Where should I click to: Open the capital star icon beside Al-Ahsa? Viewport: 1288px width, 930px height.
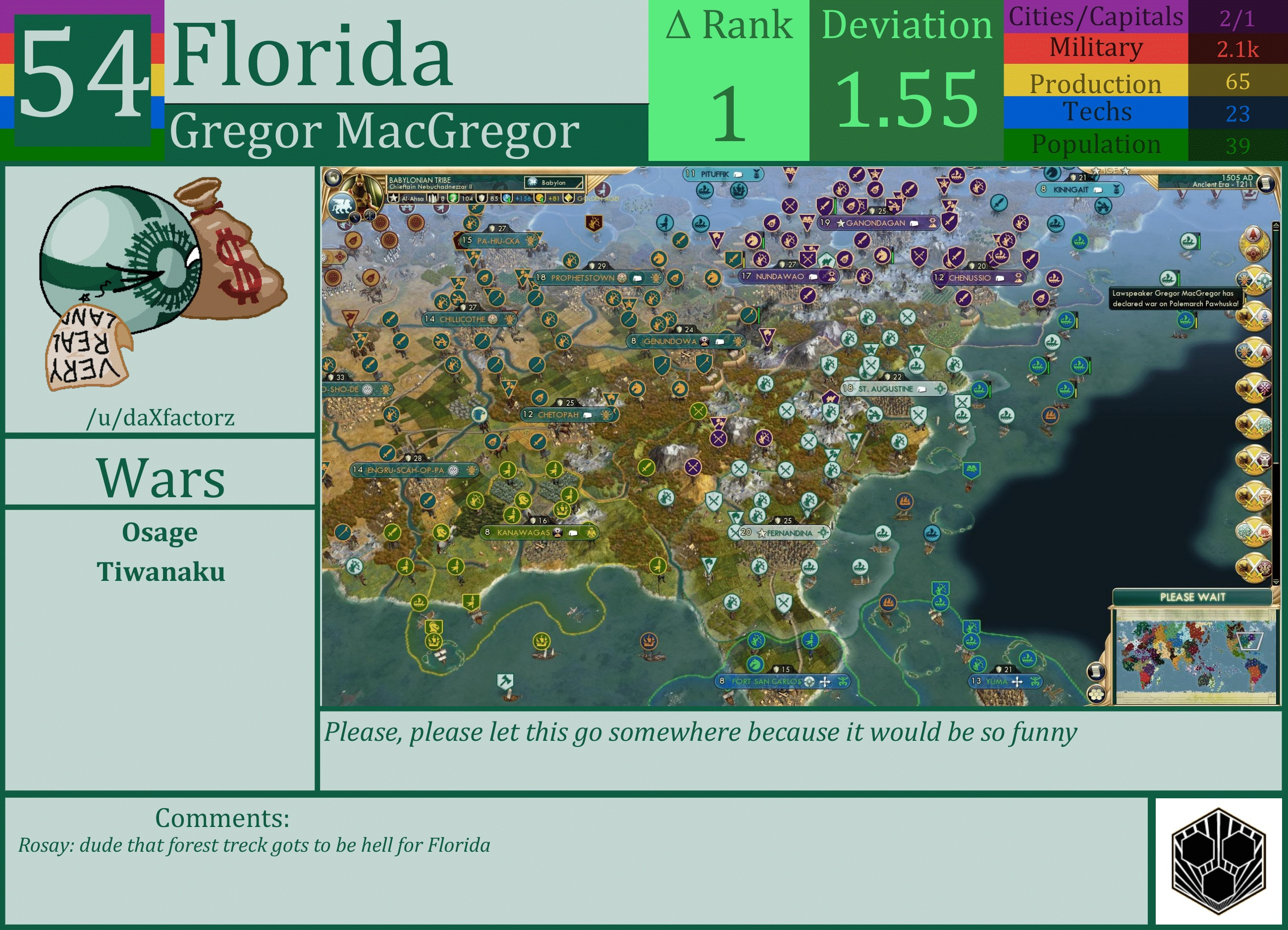(393, 199)
